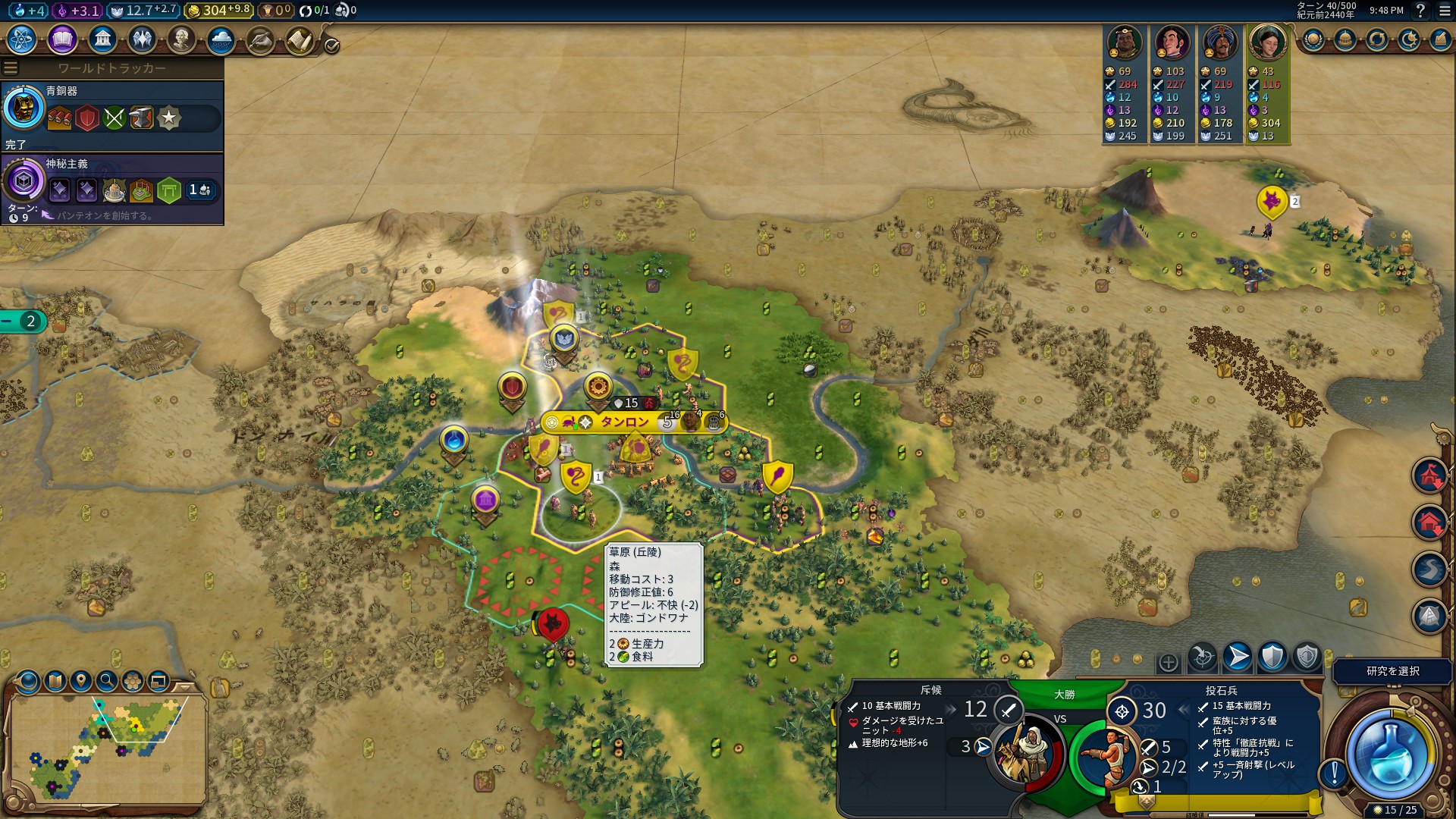1456x819 pixels.
Task: Open the religion panel wings icon
Action: click(x=142, y=39)
